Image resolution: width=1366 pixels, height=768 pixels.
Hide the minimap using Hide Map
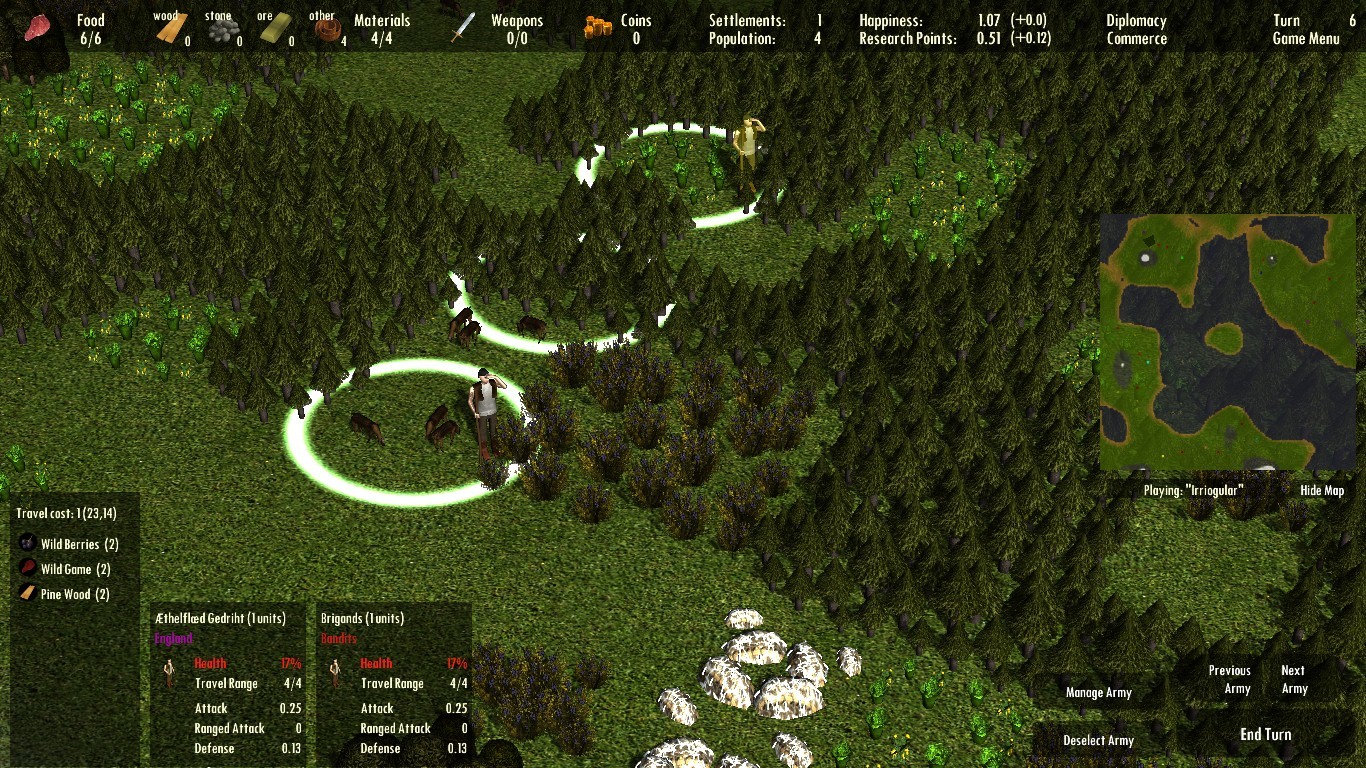(1322, 490)
